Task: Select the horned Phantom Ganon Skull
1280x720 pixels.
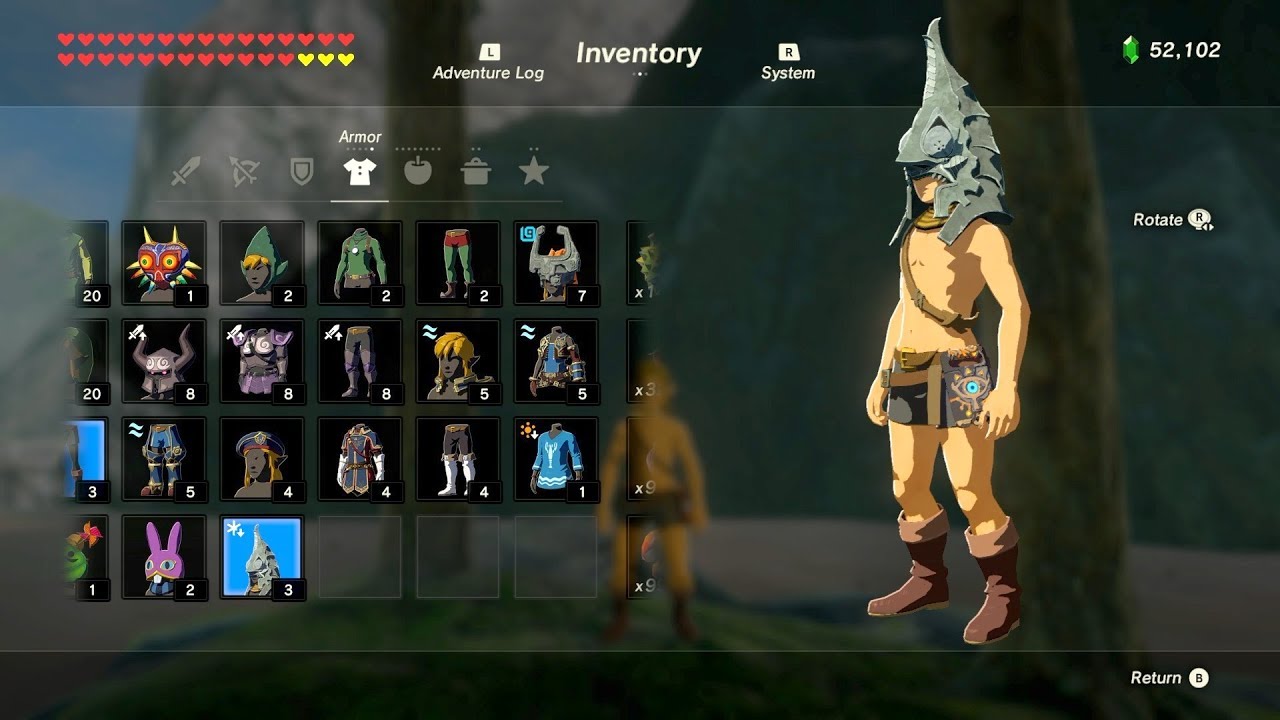Action: (x=164, y=361)
